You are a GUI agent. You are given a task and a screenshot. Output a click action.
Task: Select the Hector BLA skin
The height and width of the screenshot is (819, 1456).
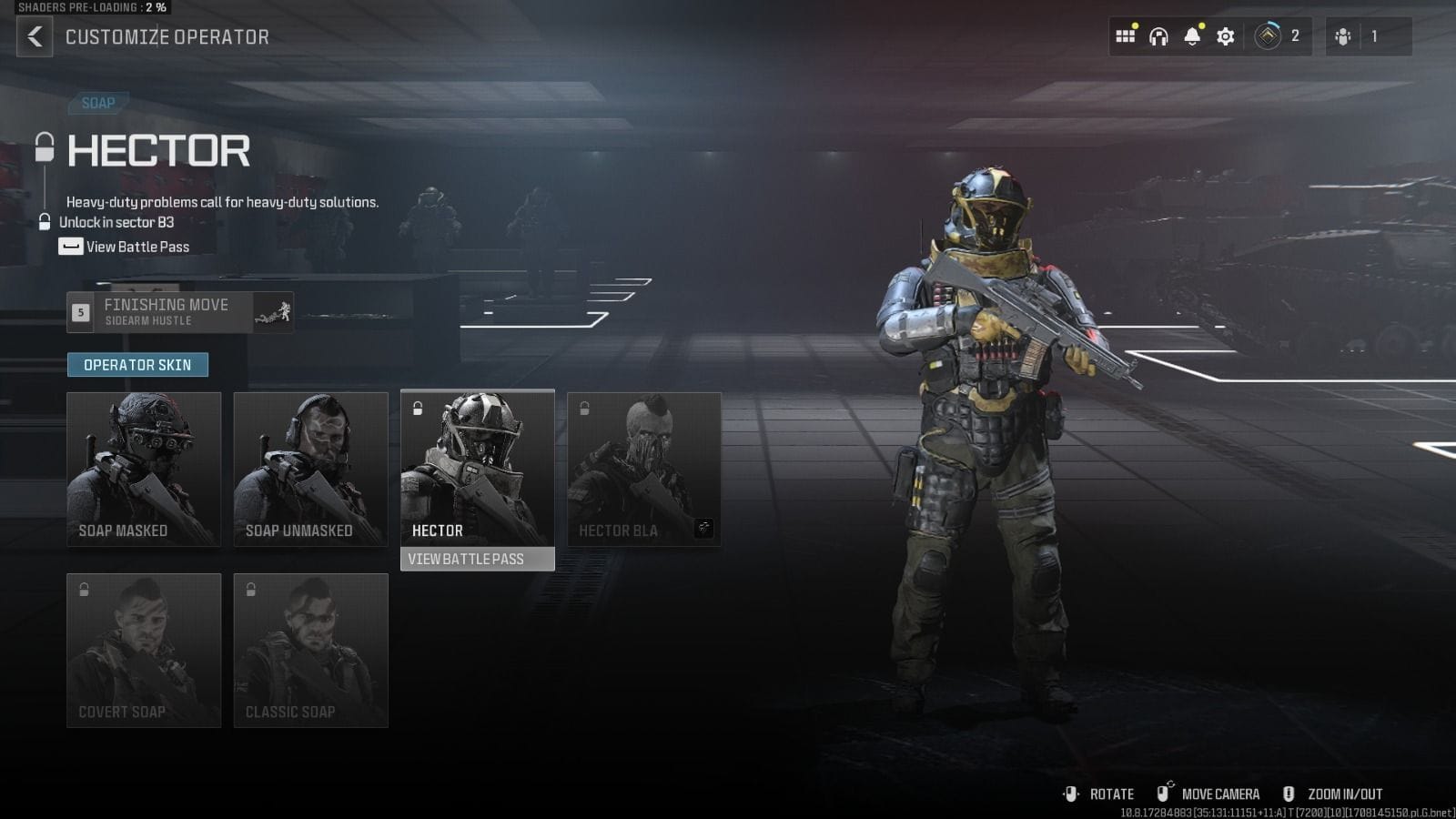[x=643, y=469]
